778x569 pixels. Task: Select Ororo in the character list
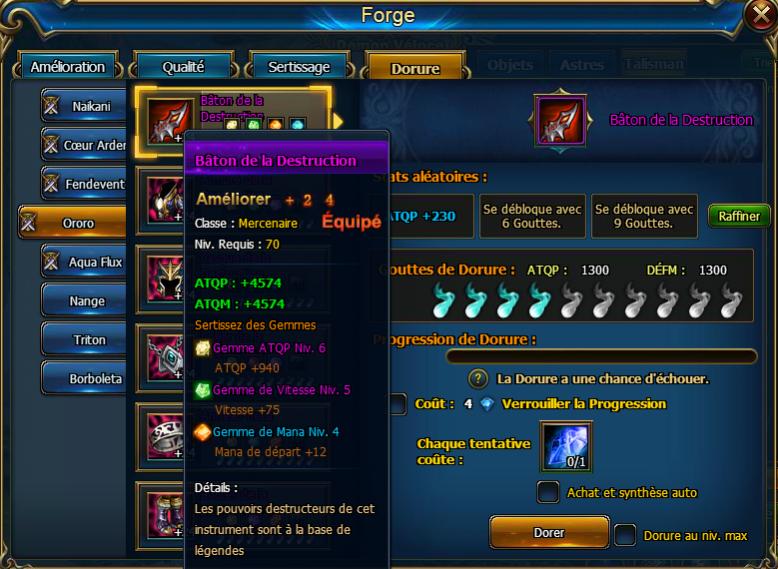point(74,223)
